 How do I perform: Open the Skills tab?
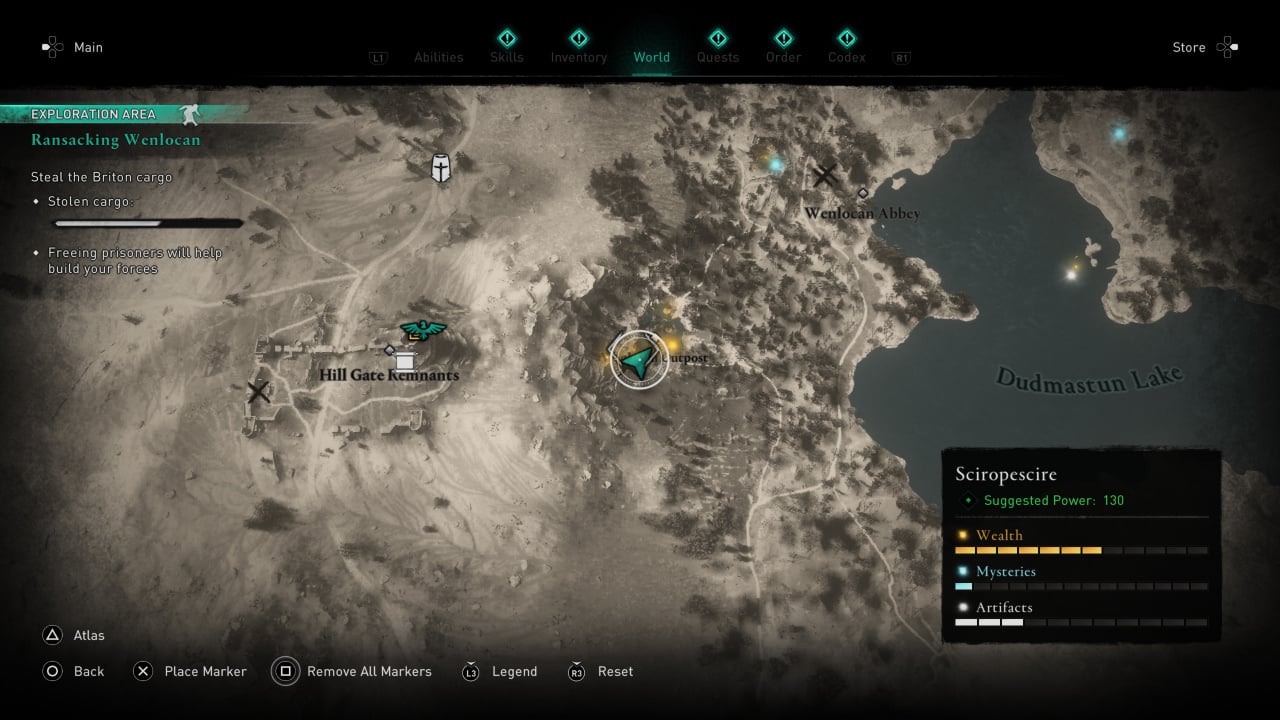(506, 57)
